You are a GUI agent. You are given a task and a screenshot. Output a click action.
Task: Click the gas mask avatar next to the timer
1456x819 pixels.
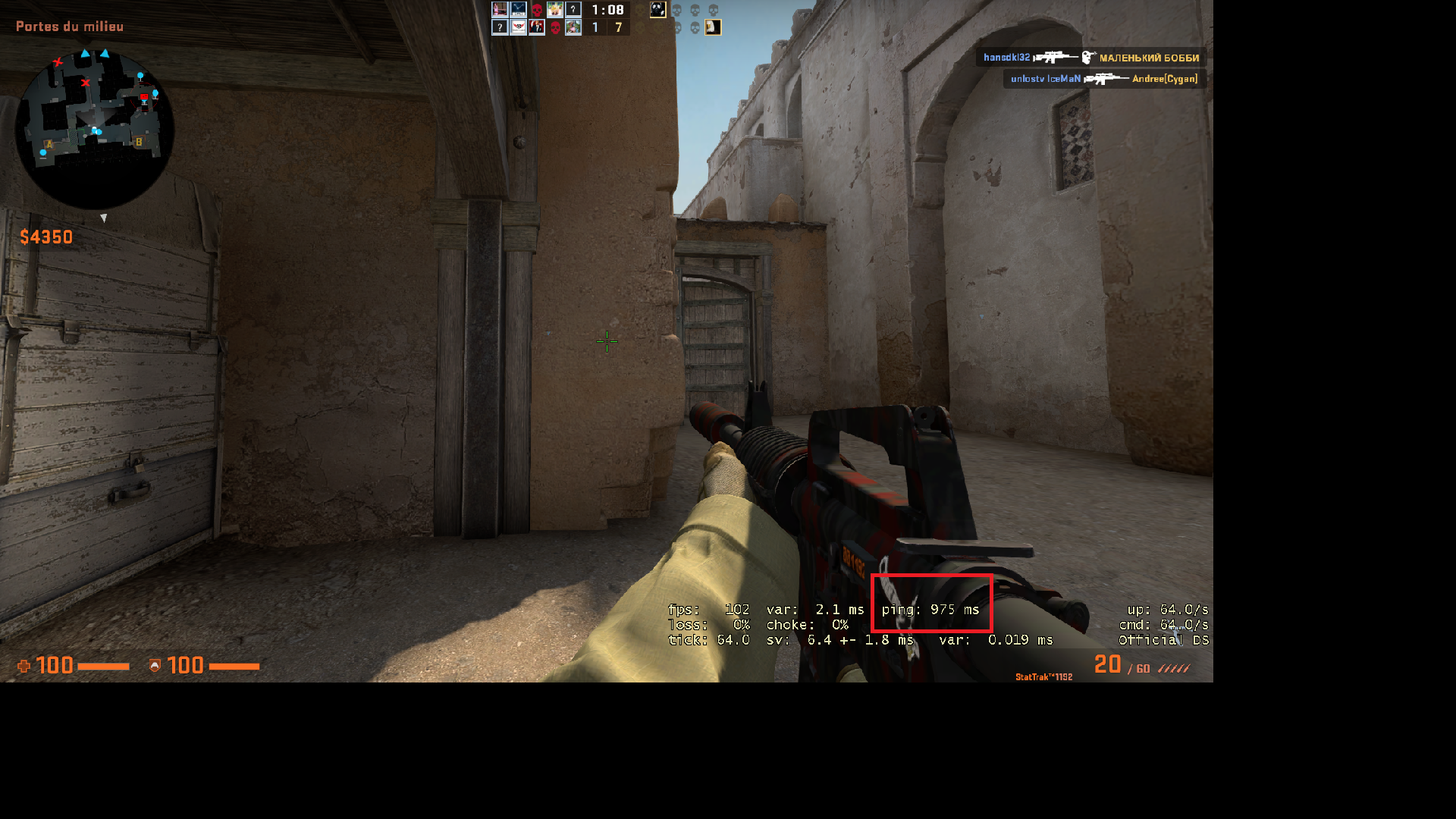point(657,10)
